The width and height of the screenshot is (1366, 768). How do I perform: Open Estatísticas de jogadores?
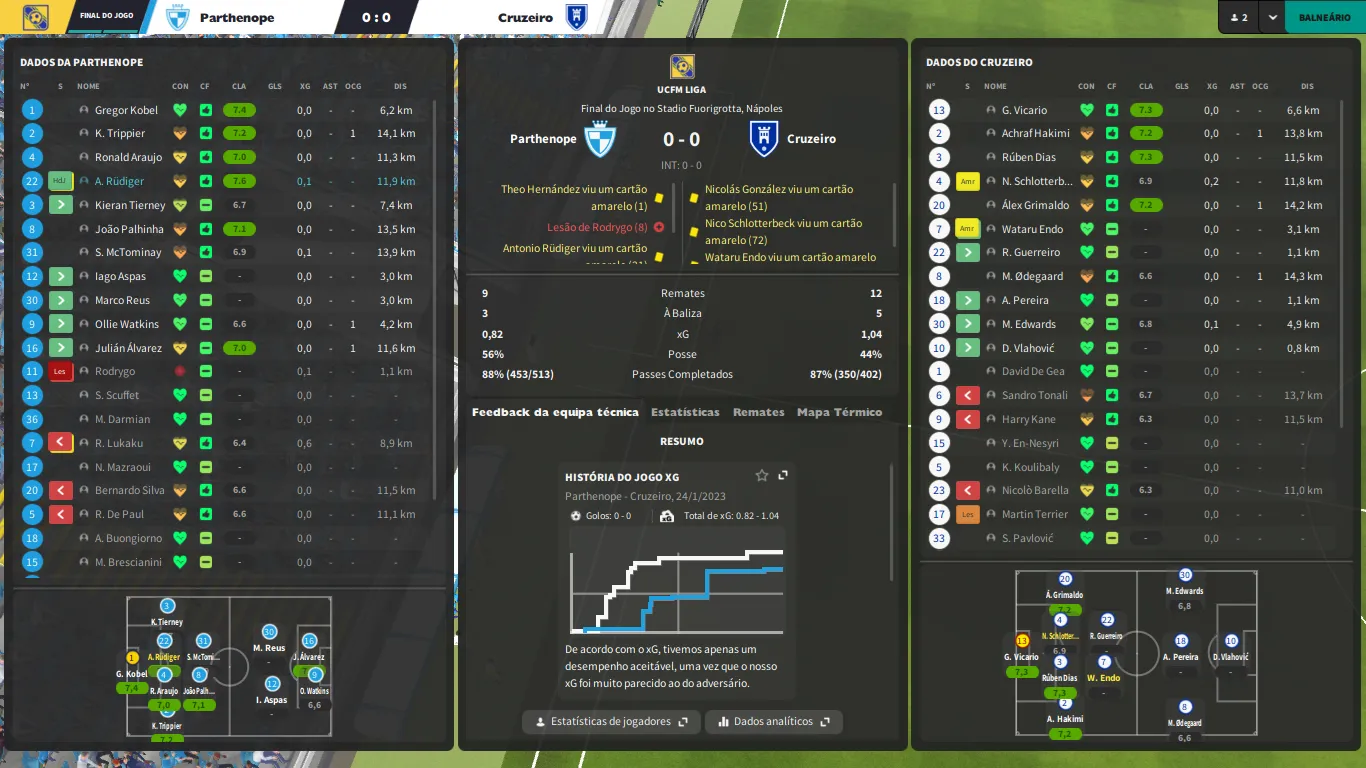[611, 721]
